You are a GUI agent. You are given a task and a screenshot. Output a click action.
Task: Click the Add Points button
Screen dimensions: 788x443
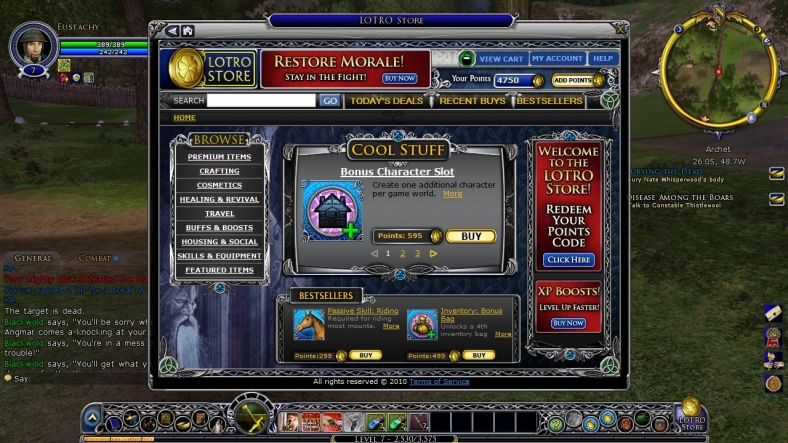(577, 80)
